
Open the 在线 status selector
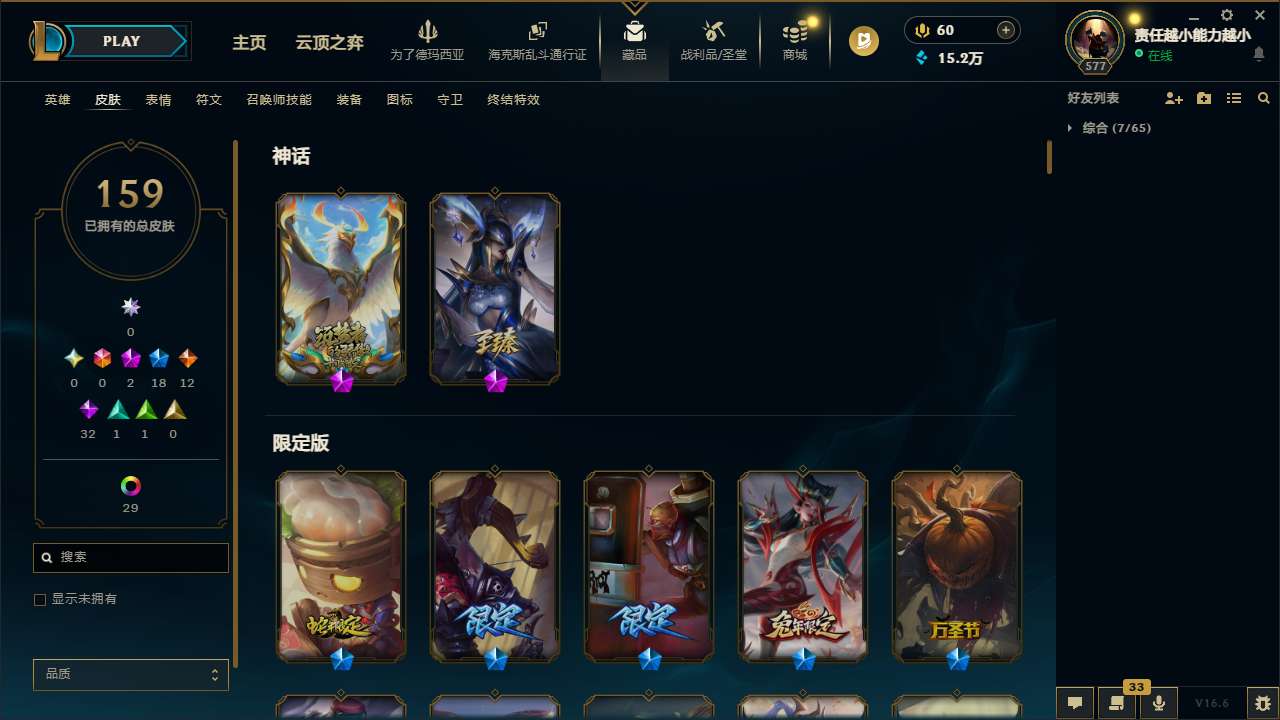pyautogui.click(x=1158, y=56)
